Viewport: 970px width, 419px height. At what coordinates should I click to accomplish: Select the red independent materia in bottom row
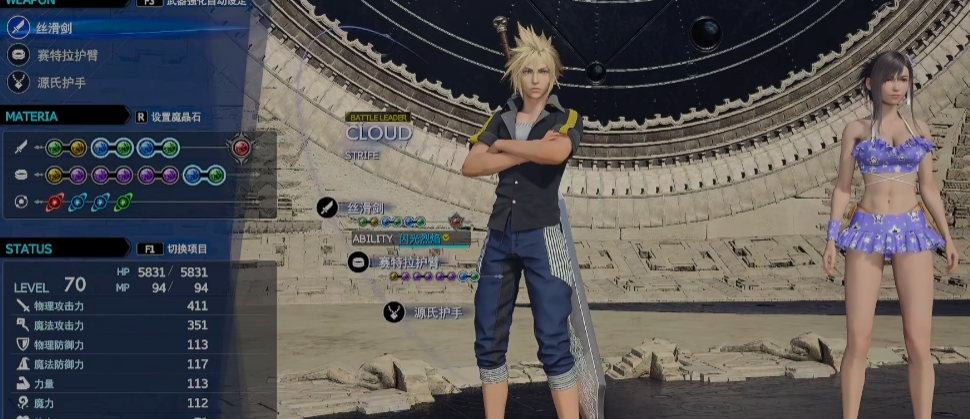tap(56, 202)
